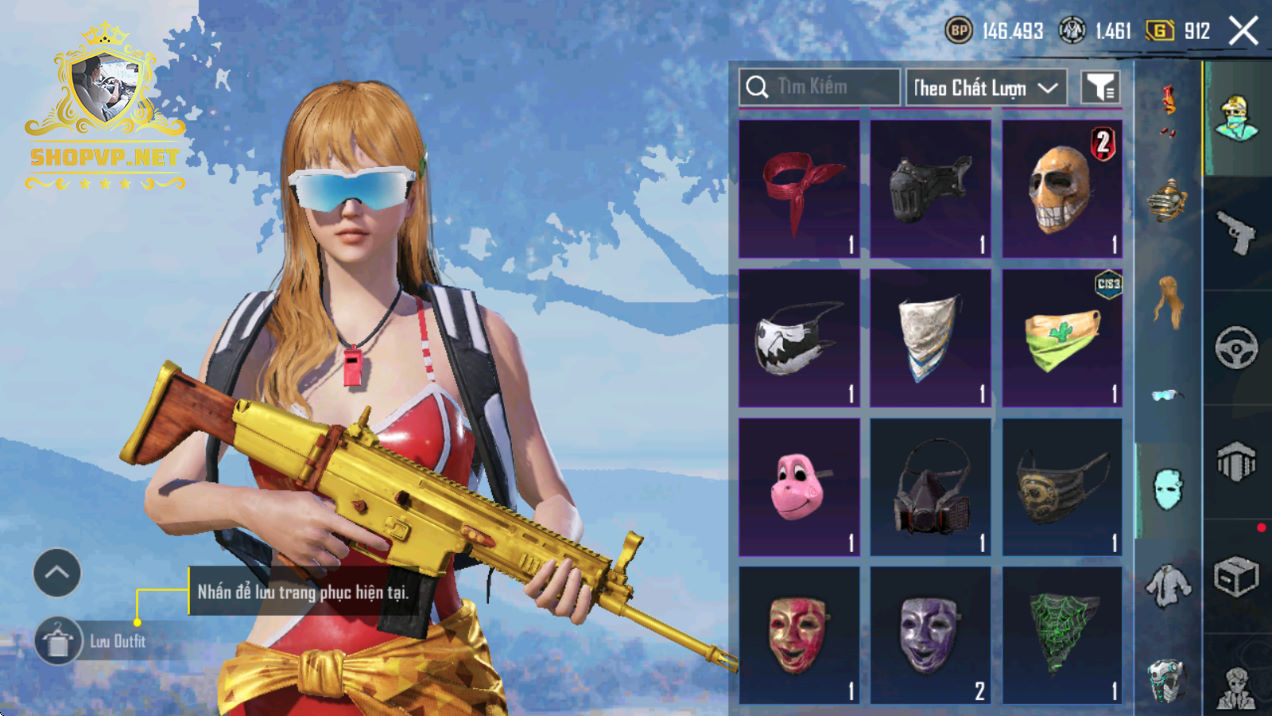Choose the orange skull mask
1272x716 pixels.
tap(1062, 189)
